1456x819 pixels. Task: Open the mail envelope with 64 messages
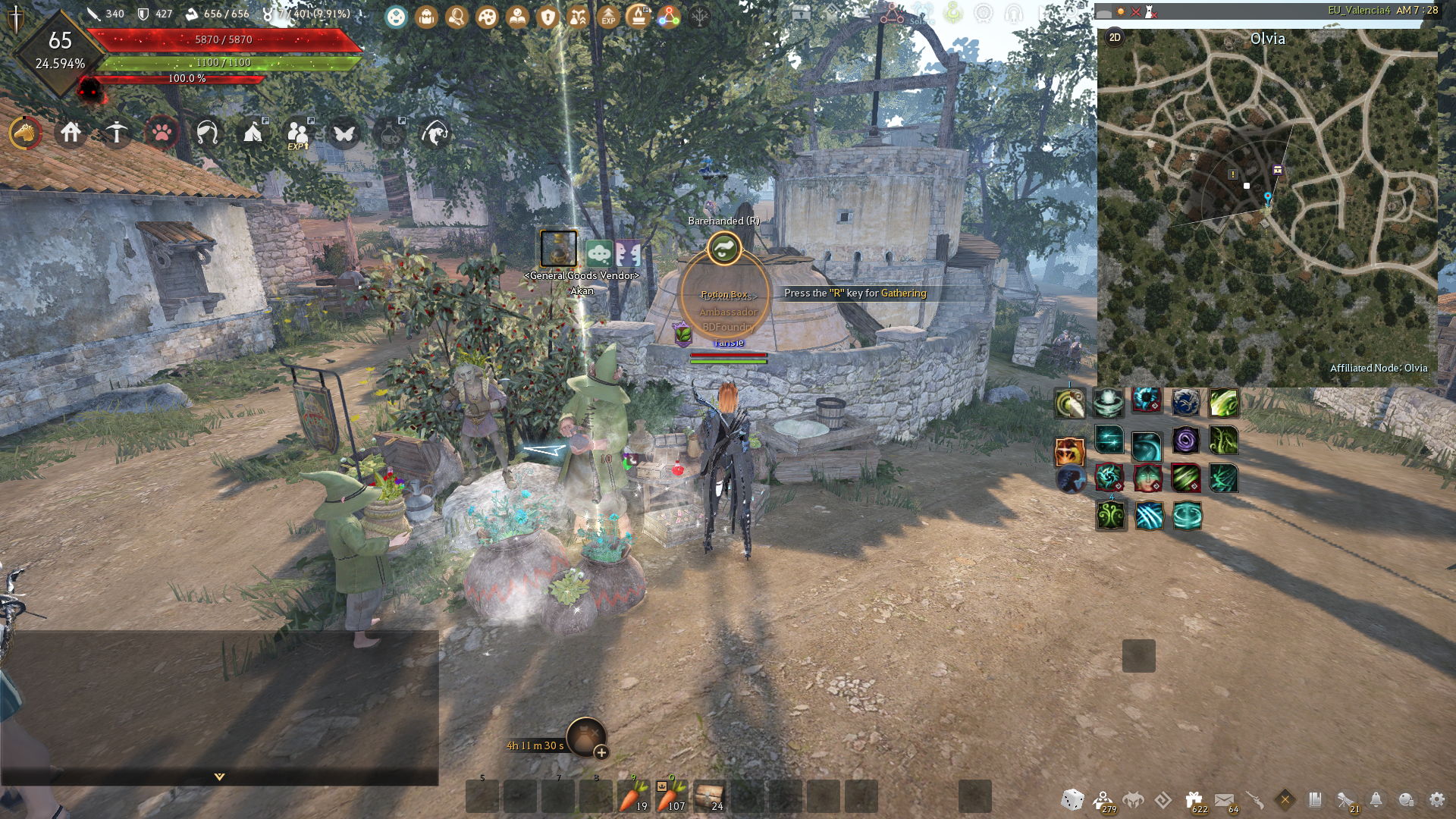(x=1224, y=799)
